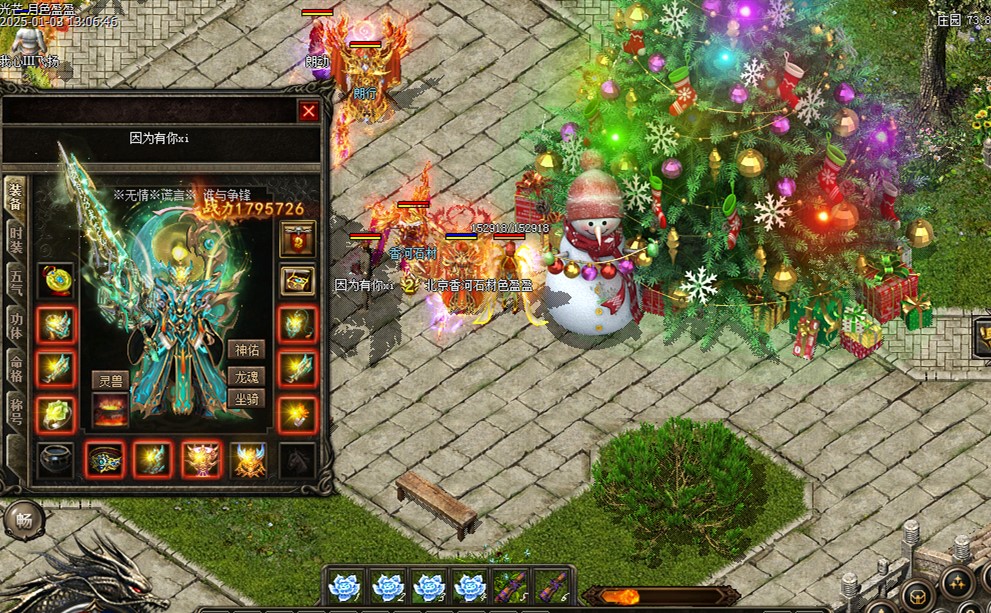The width and height of the screenshot is (991, 613).
Task: Open the 命格 tab
Action: (16, 367)
